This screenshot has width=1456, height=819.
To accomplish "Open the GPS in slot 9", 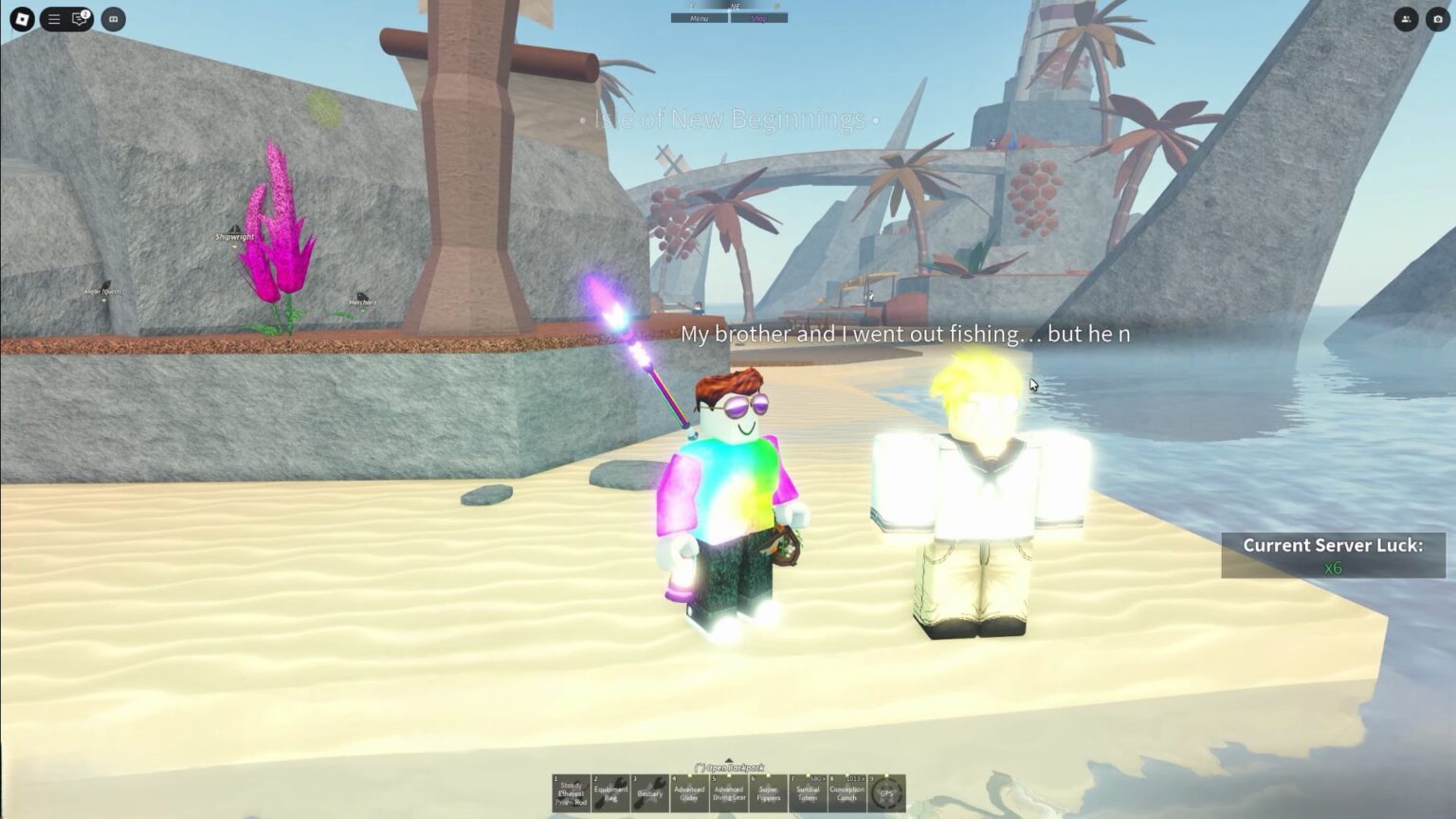I will tap(886, 794).
